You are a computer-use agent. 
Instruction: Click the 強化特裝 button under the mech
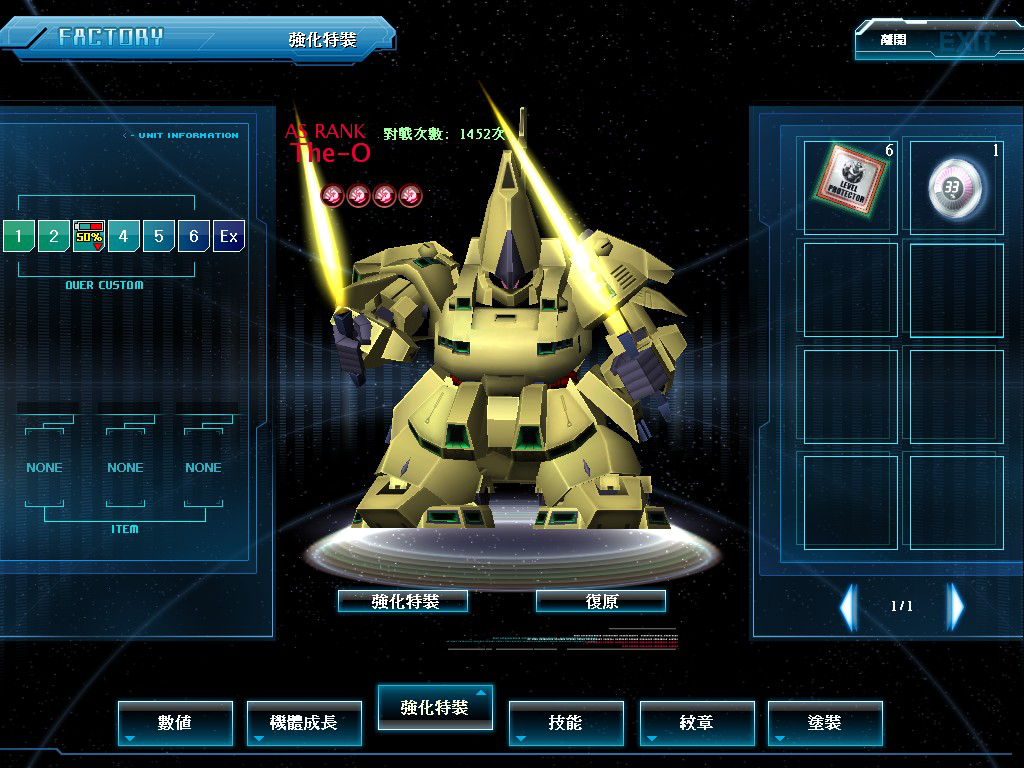[403, 601]
